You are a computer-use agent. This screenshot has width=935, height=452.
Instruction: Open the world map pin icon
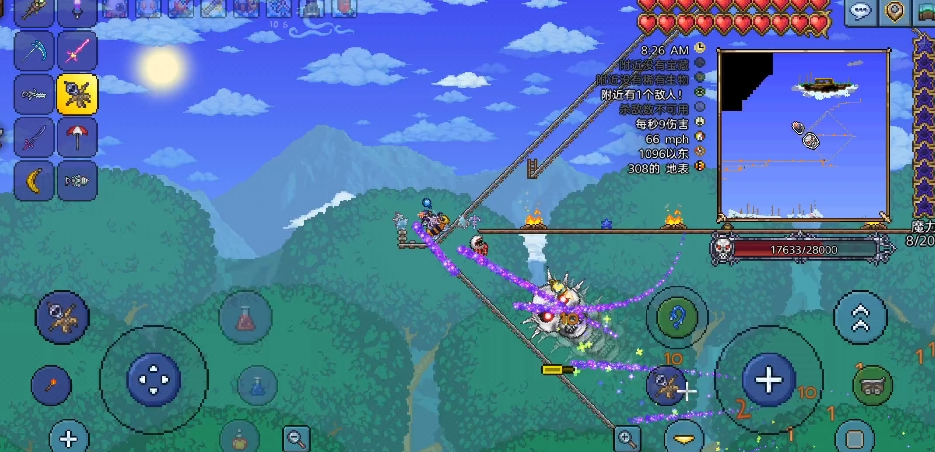[x=896, y=12]
